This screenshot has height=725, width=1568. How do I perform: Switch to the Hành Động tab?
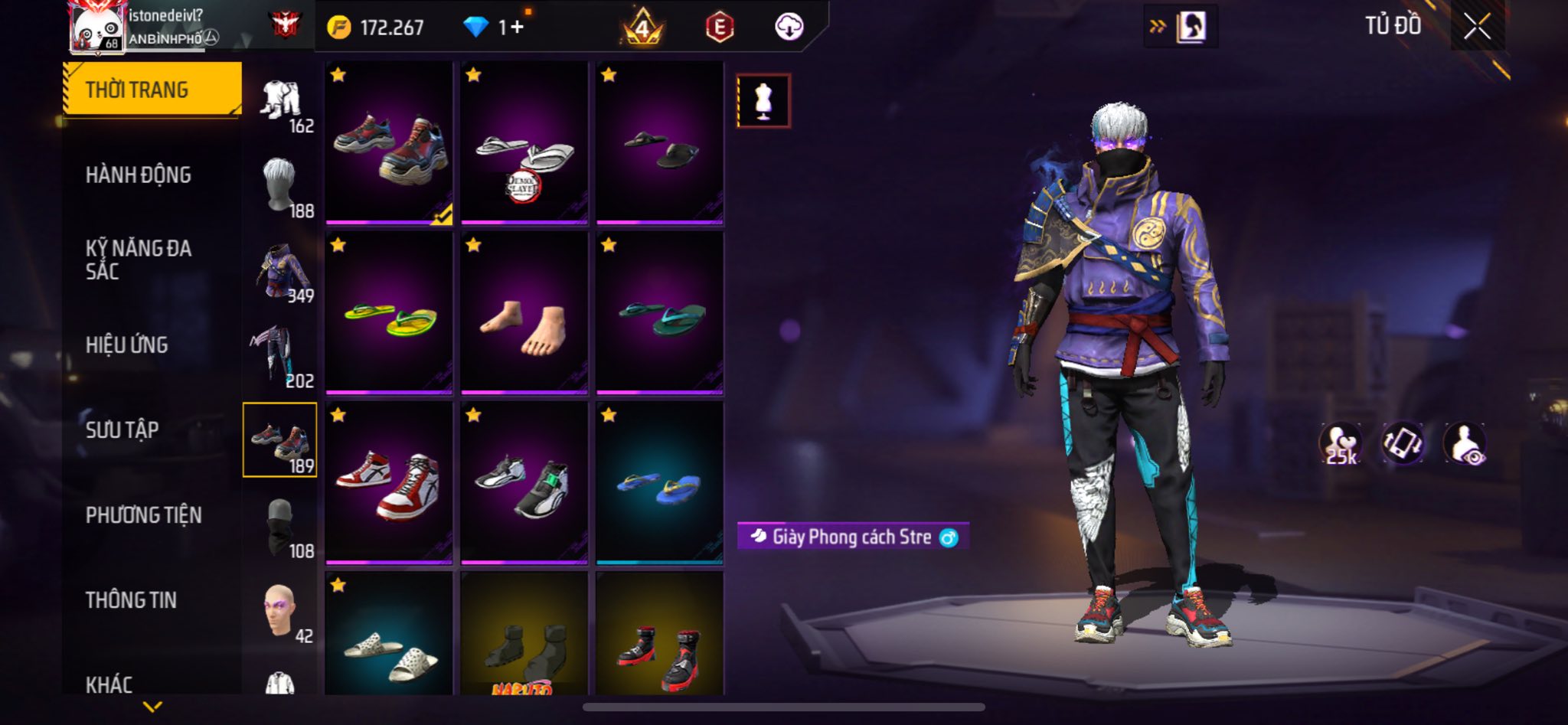pyautogui.click(x=139, y=175)
